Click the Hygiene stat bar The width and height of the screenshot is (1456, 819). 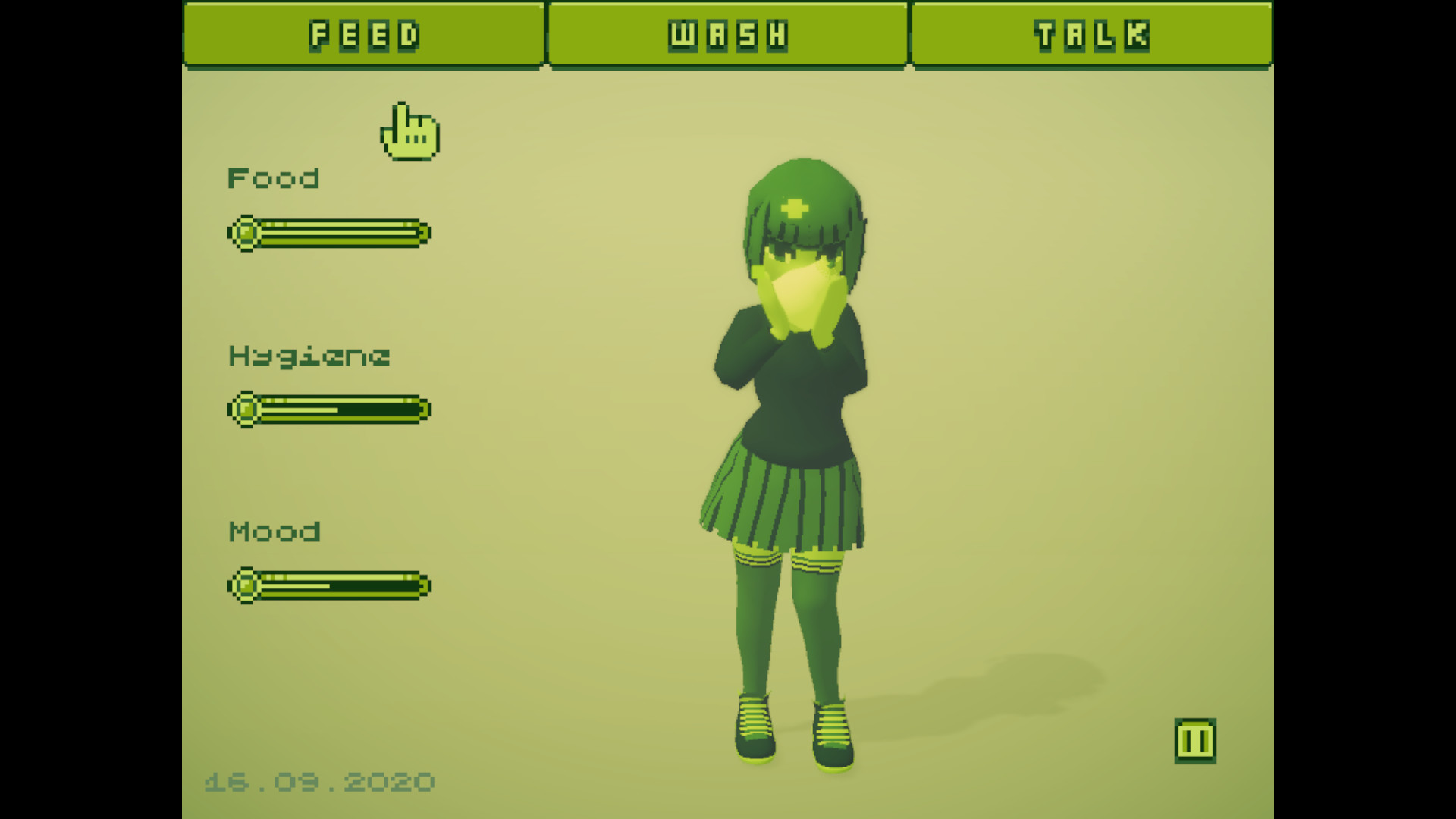330,409
